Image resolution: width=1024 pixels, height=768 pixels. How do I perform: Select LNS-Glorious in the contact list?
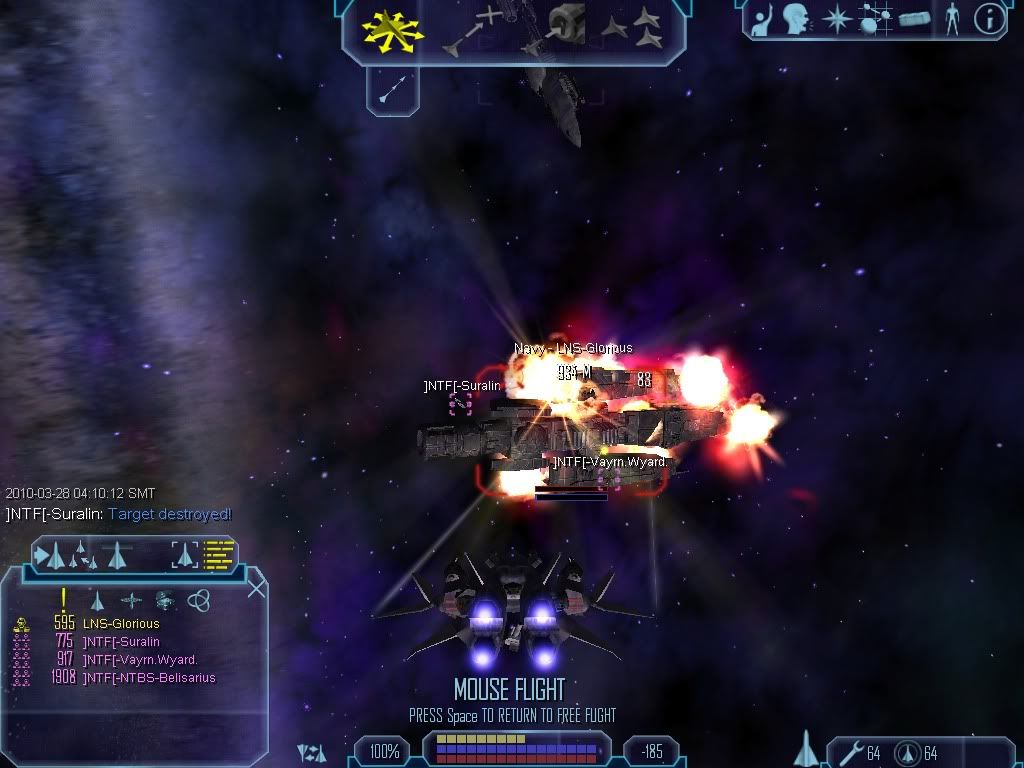coord(120,624)
